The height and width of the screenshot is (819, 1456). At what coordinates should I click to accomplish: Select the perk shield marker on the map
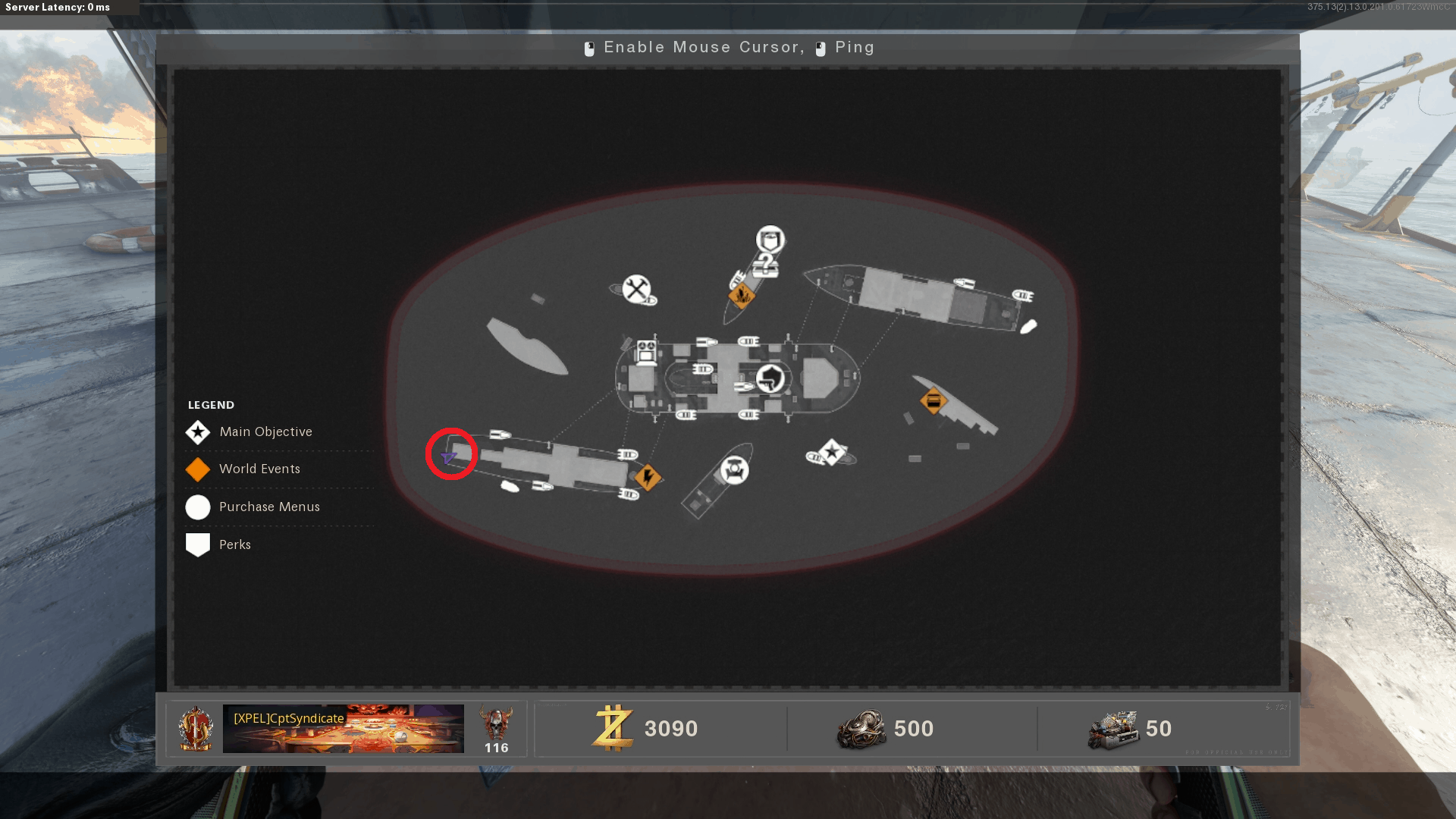tap(770, 240)
